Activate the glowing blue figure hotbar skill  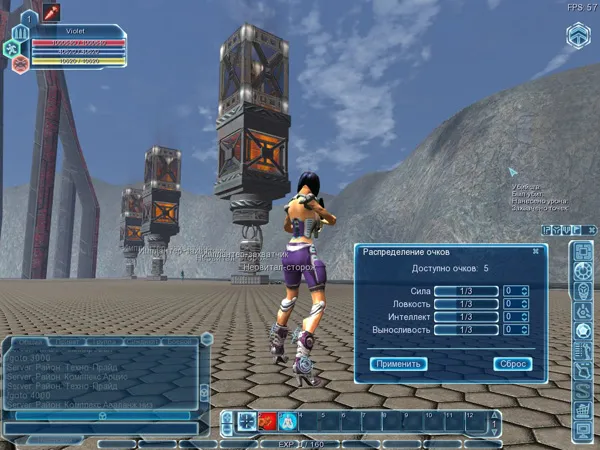[287, 421]
